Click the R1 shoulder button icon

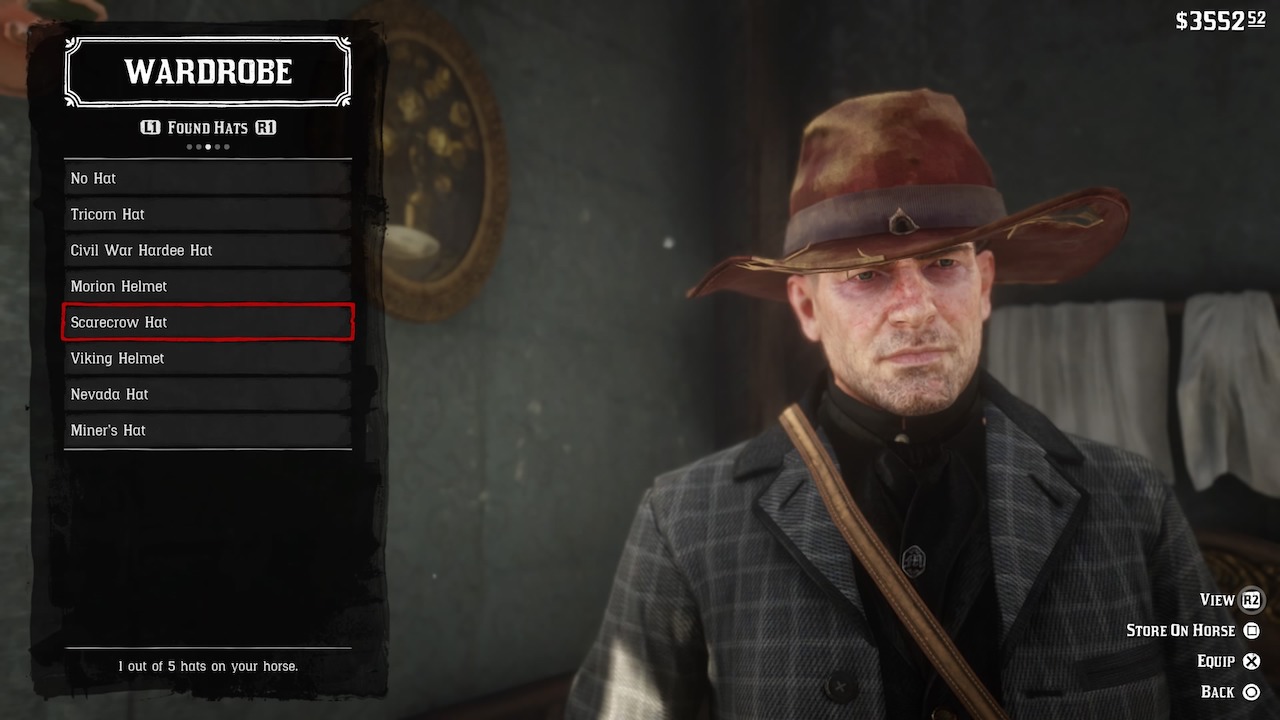point(266,127)
